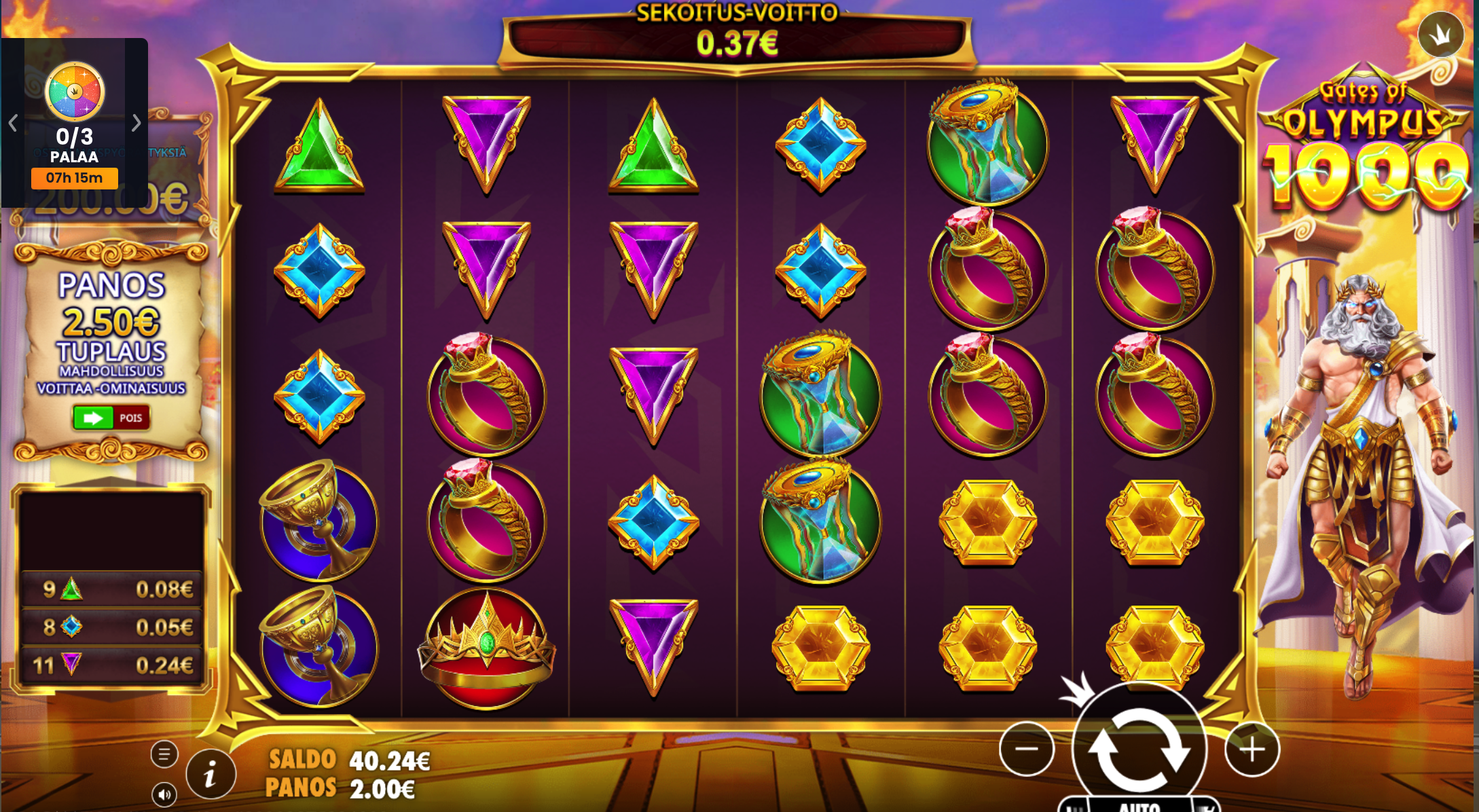This screenshot has width=1479, height=812.
Task: Toggle the Tuplaus double-chance feature switch
Action: pyautogui.click(x=111, y=418)
